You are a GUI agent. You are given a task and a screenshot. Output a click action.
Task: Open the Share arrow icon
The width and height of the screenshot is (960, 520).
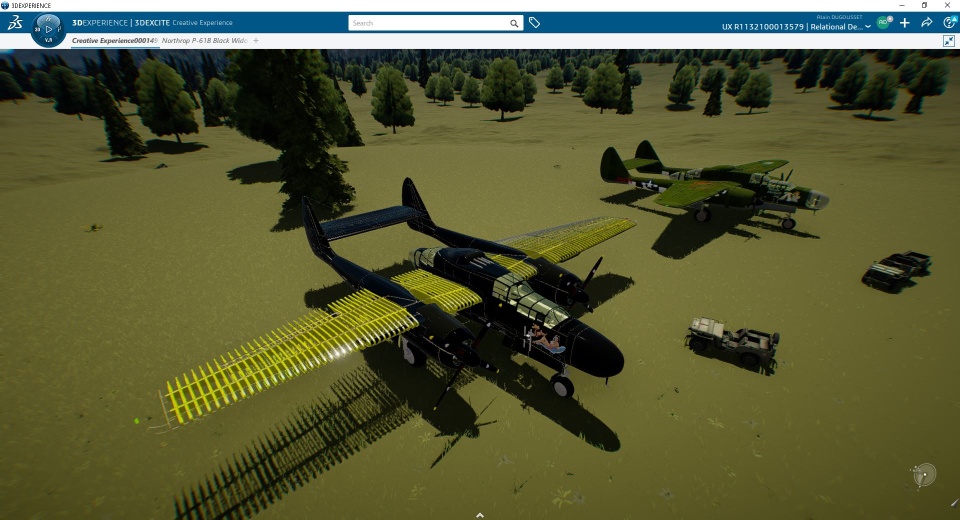point(927,22)
